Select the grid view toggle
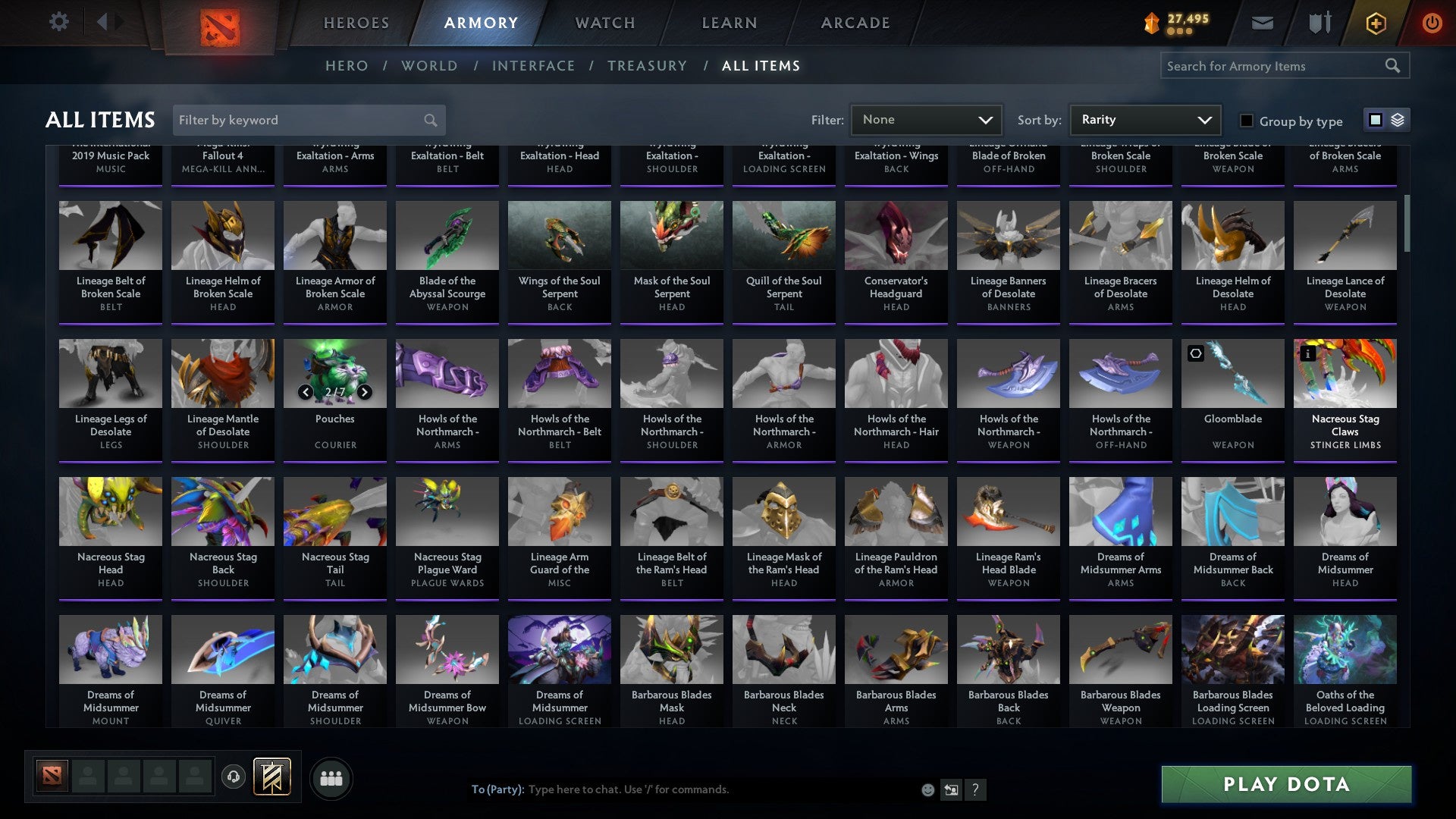 1374,120
